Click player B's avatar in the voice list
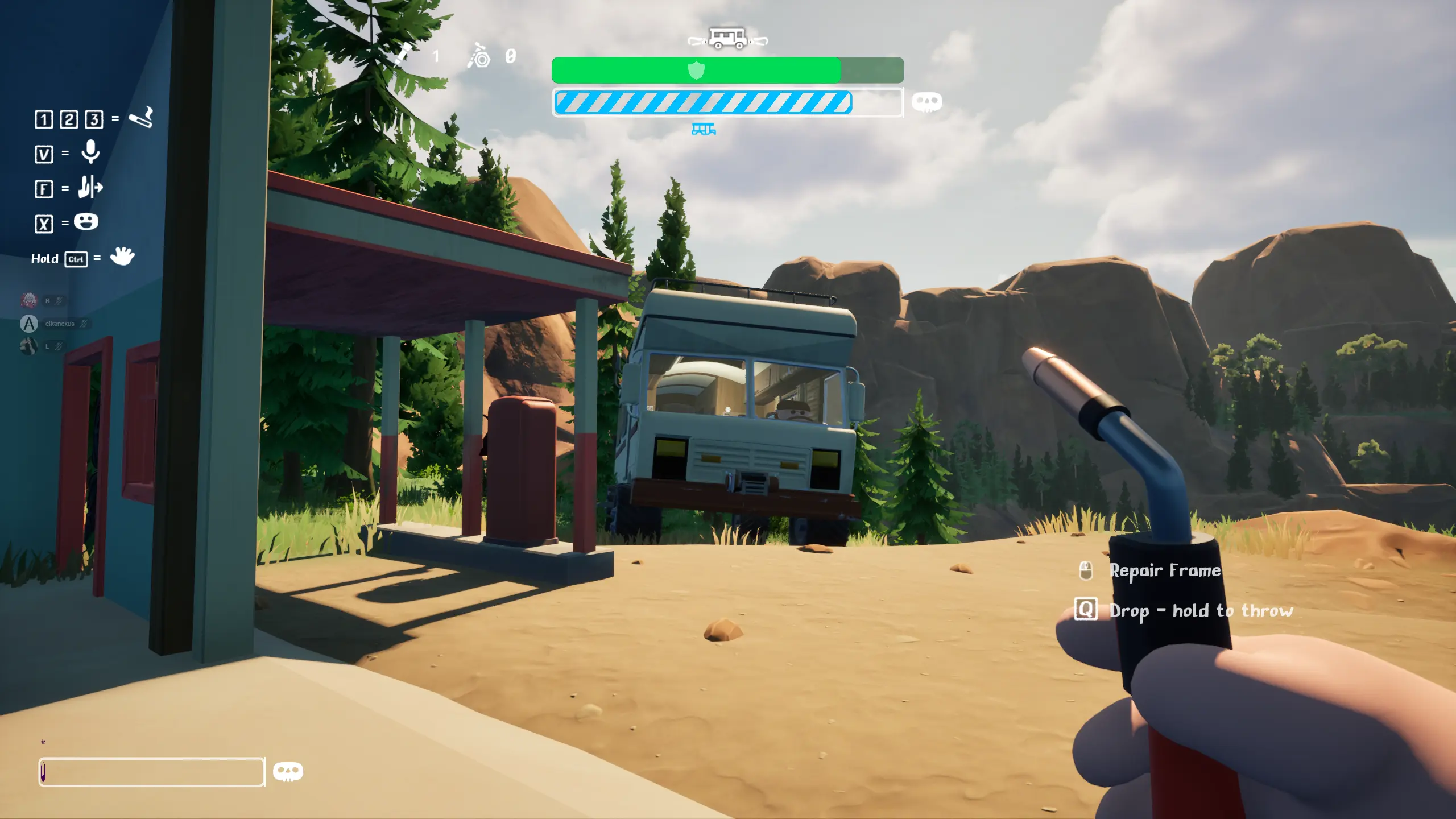Screen dimensions: 1456x819 tap(29, 300)
